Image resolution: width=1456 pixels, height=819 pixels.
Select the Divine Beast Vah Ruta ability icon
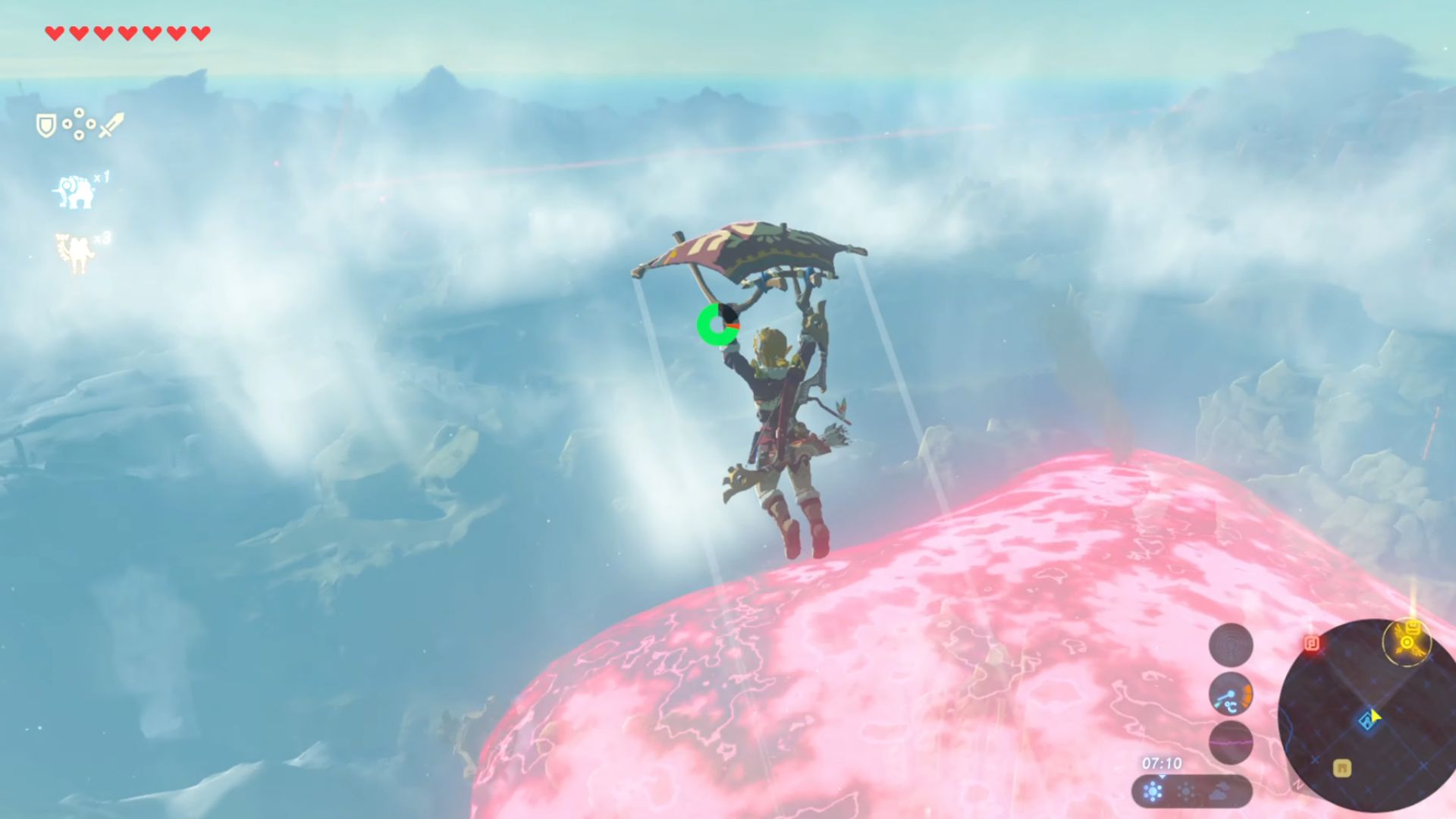pyautogui.click(x=74, y=191)
